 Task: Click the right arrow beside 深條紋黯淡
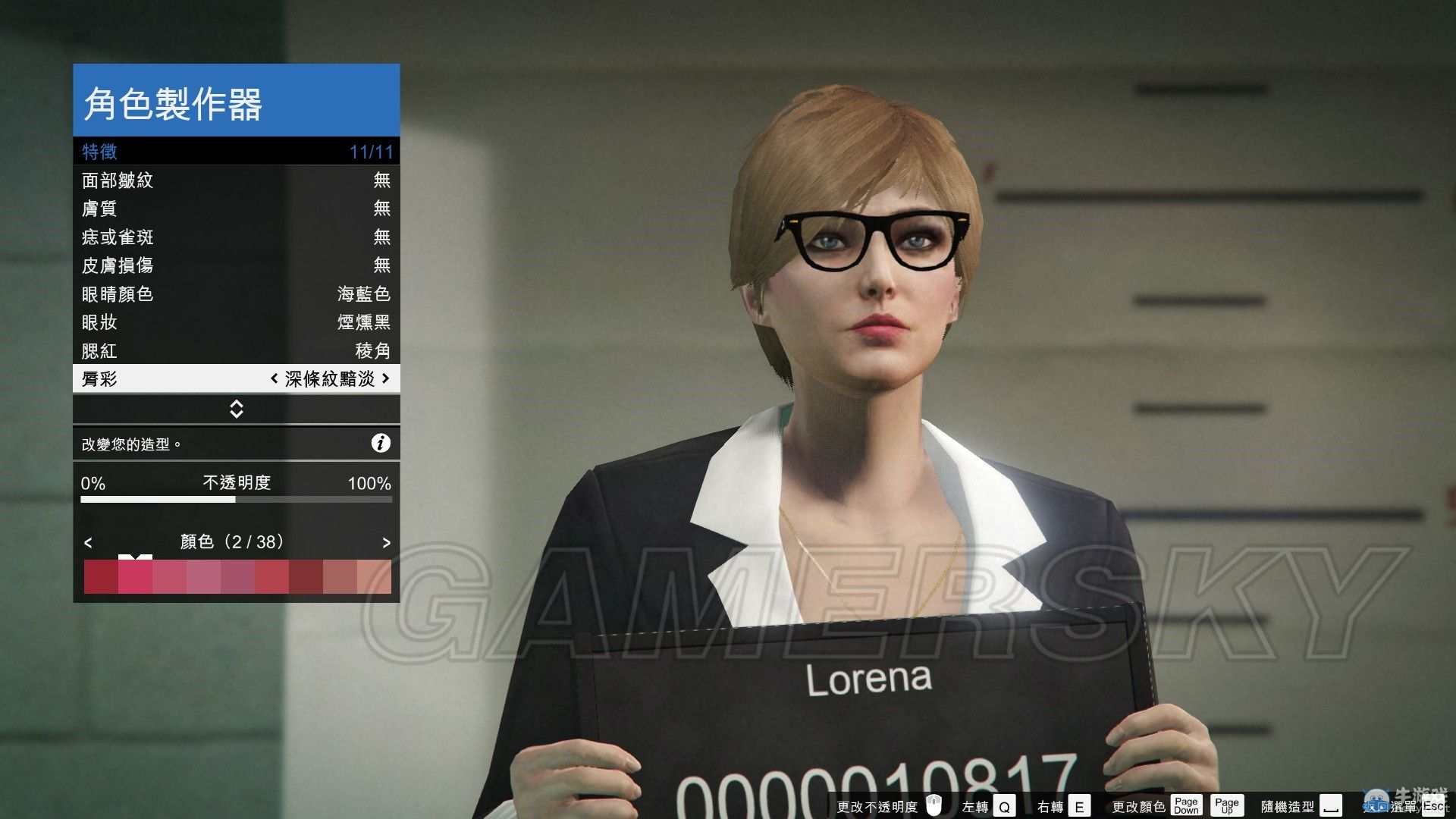[386, 378]
